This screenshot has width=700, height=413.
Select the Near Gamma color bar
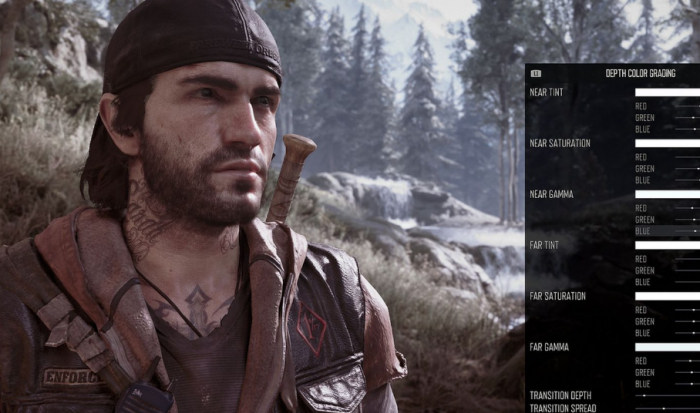pos(667,194)
